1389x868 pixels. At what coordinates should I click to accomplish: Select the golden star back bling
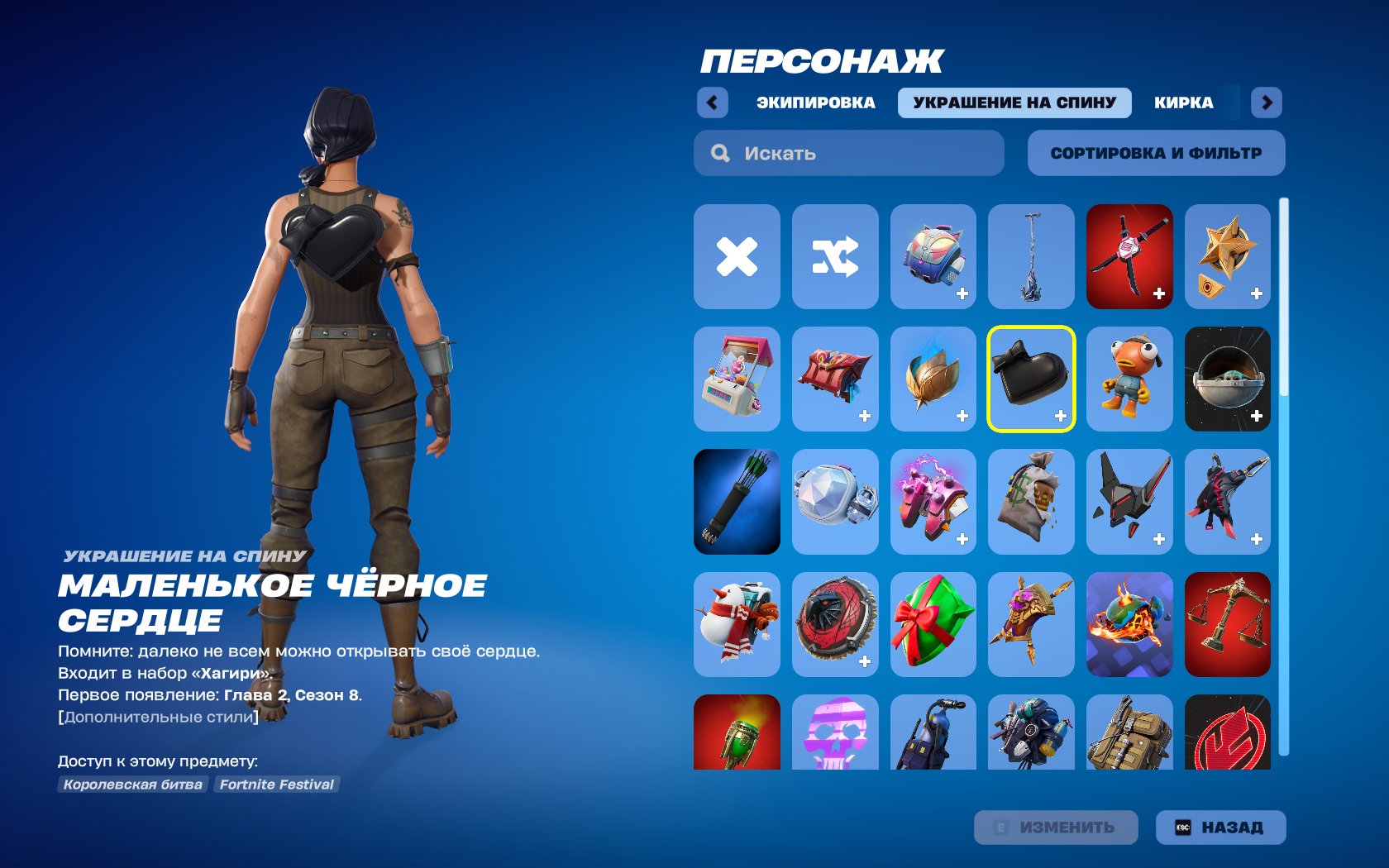coord(1227,256)
